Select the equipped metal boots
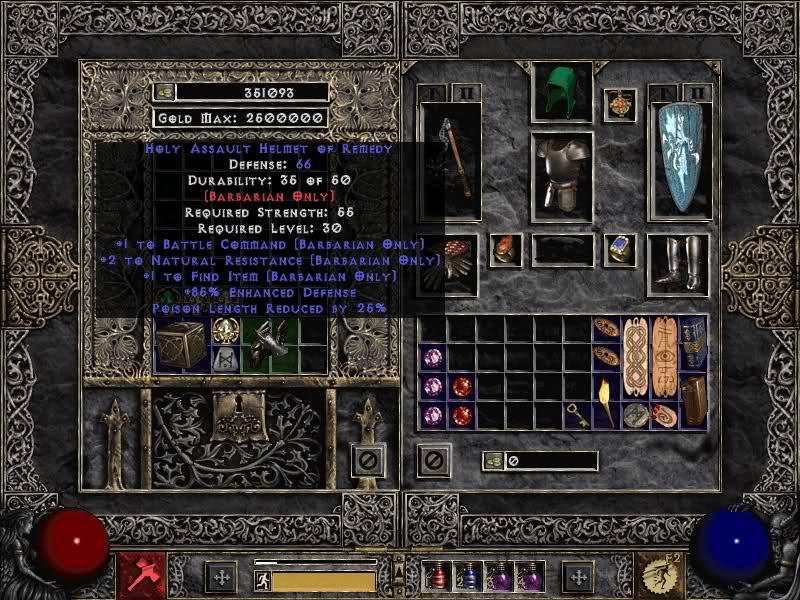The image size is (800, 600). [x=679, y=265]
